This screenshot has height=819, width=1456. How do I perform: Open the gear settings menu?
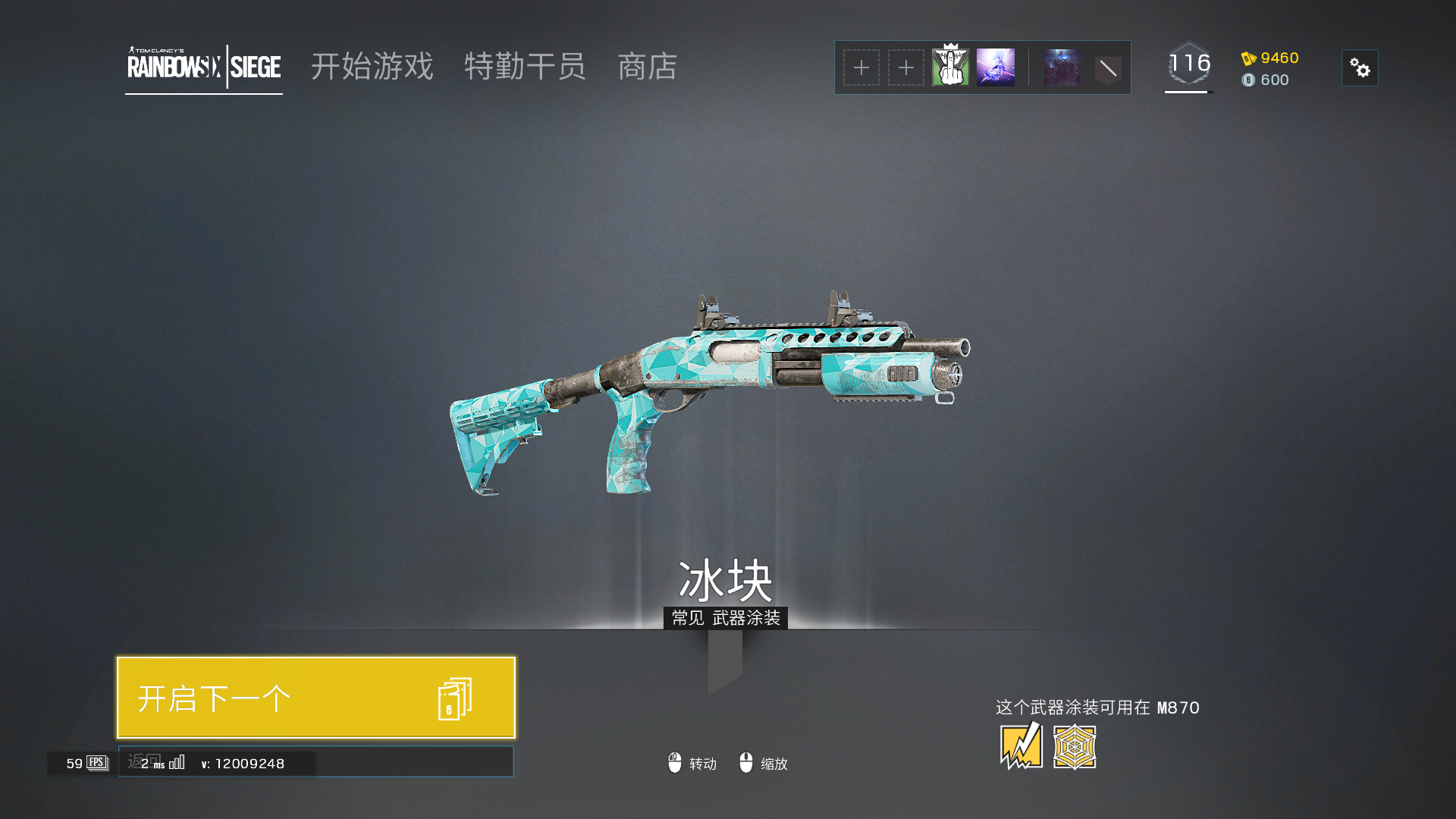1360,68
